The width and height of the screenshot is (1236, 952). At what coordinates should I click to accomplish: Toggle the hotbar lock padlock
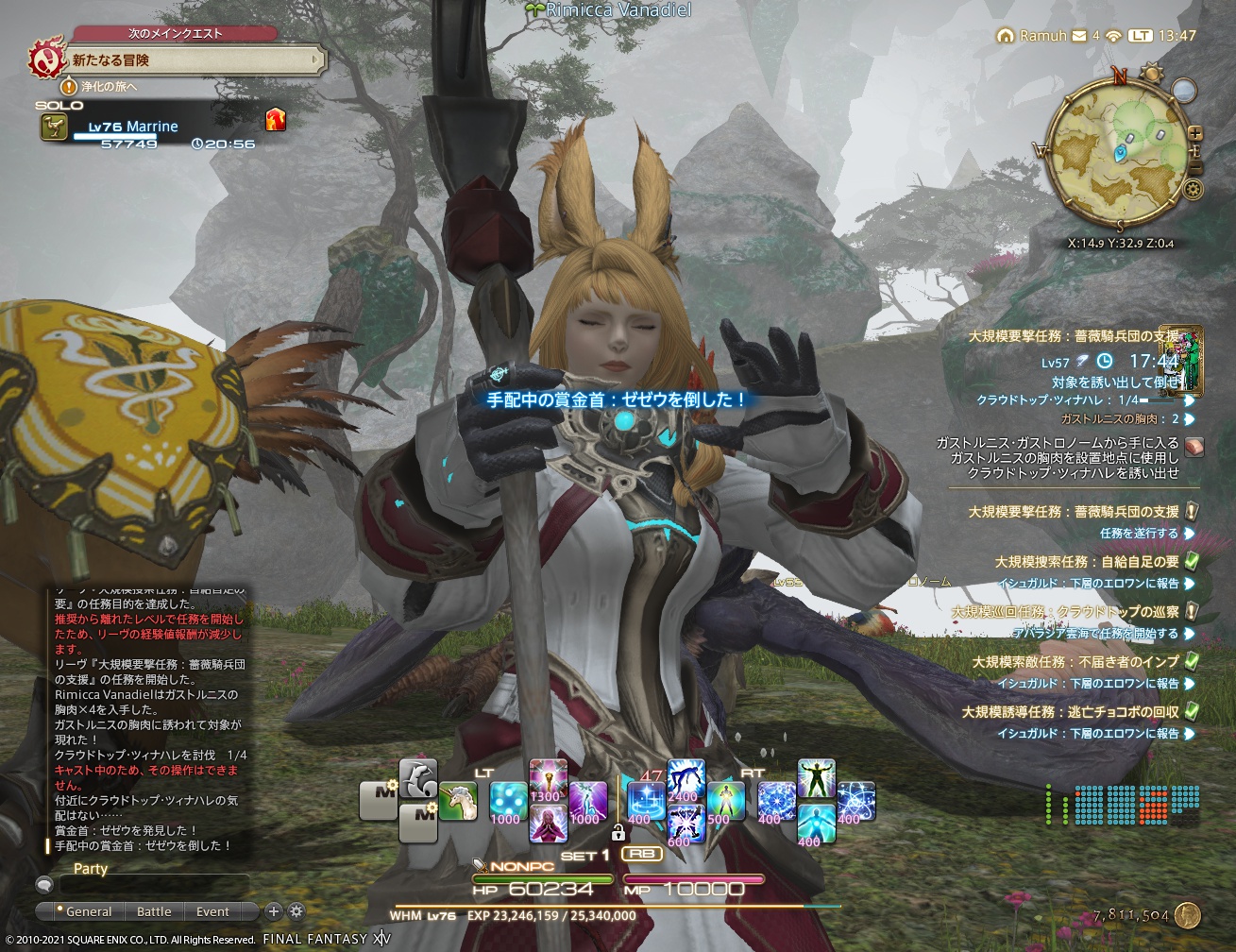[x=618, y=832]
